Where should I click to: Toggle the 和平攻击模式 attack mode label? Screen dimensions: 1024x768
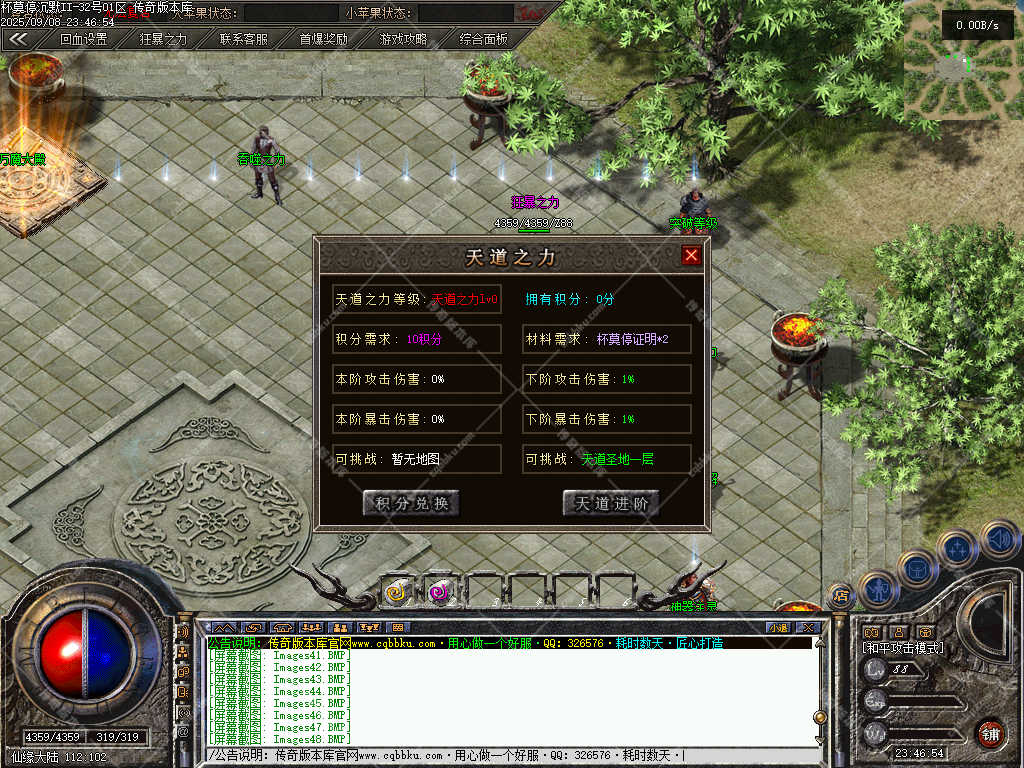903,648
